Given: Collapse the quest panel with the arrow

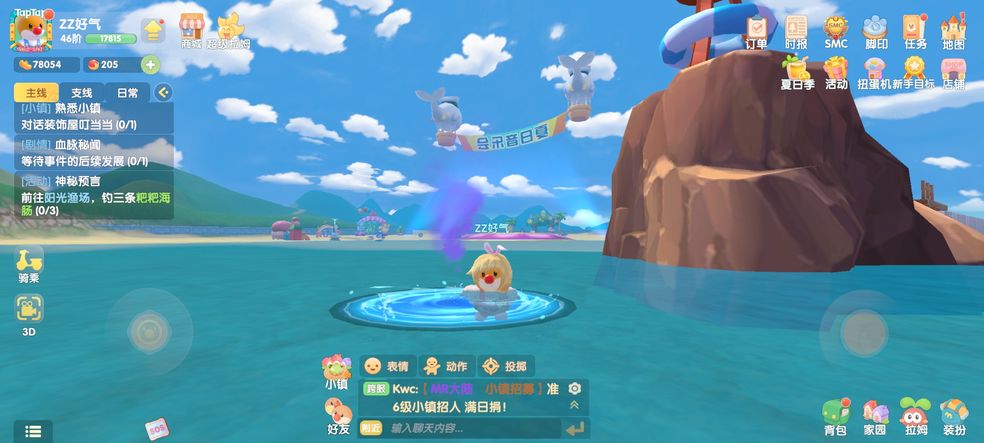Looking at the screenshot, I should point(163,93).
